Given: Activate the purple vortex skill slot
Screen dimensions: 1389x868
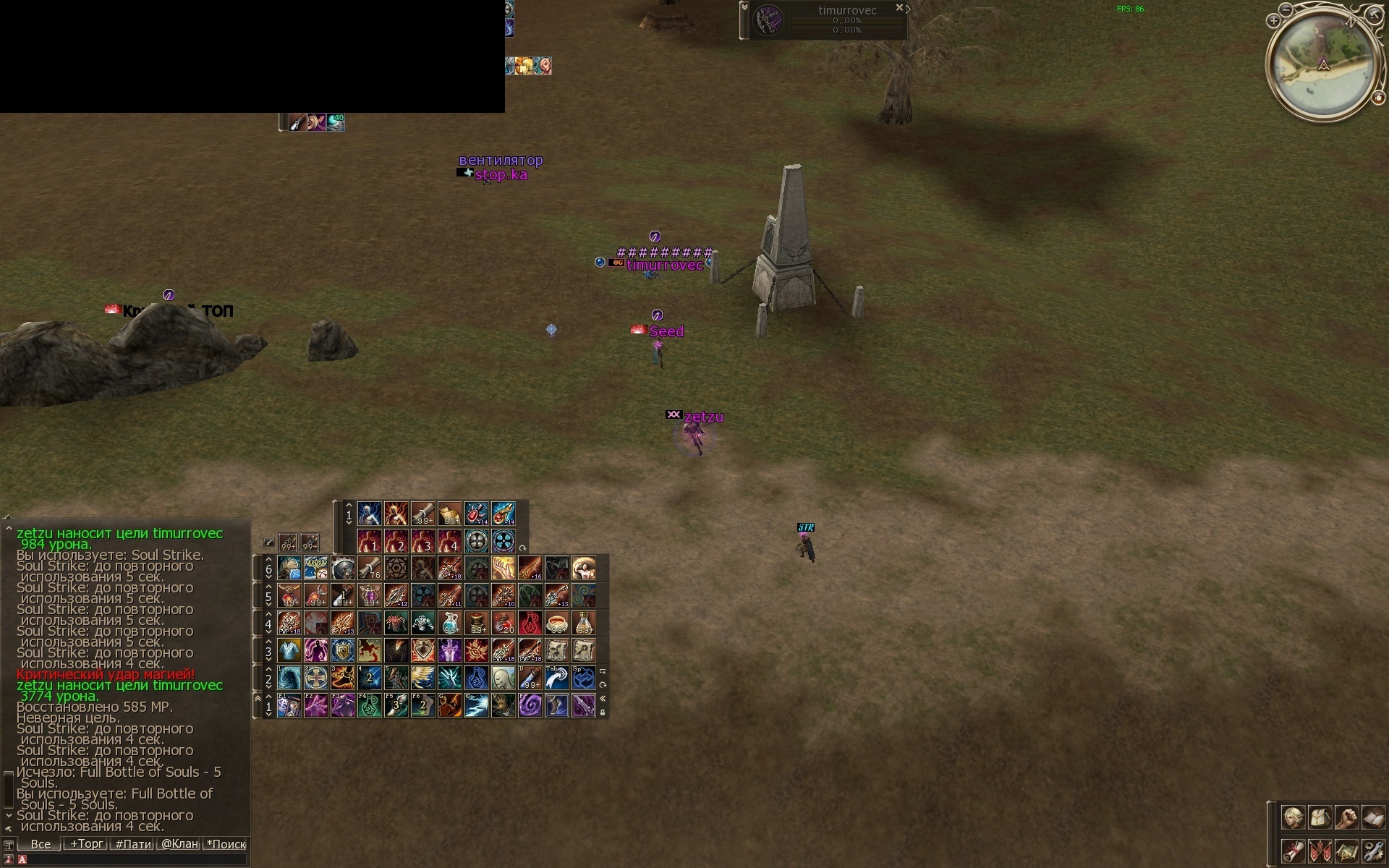Looking at the screenshot, I should (x=530, y=705).
